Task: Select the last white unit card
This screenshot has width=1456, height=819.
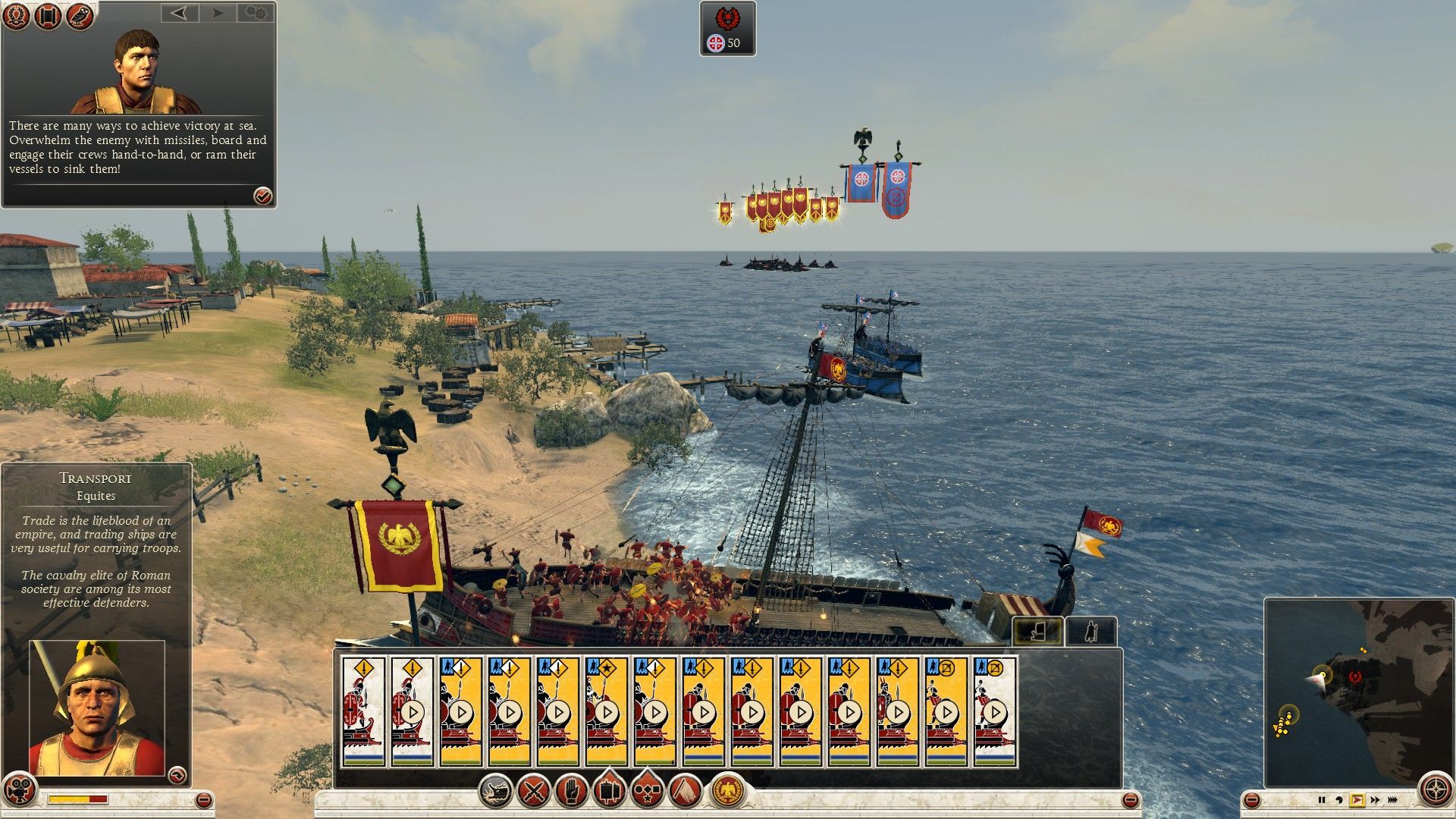Action: [x=995, y=711]
